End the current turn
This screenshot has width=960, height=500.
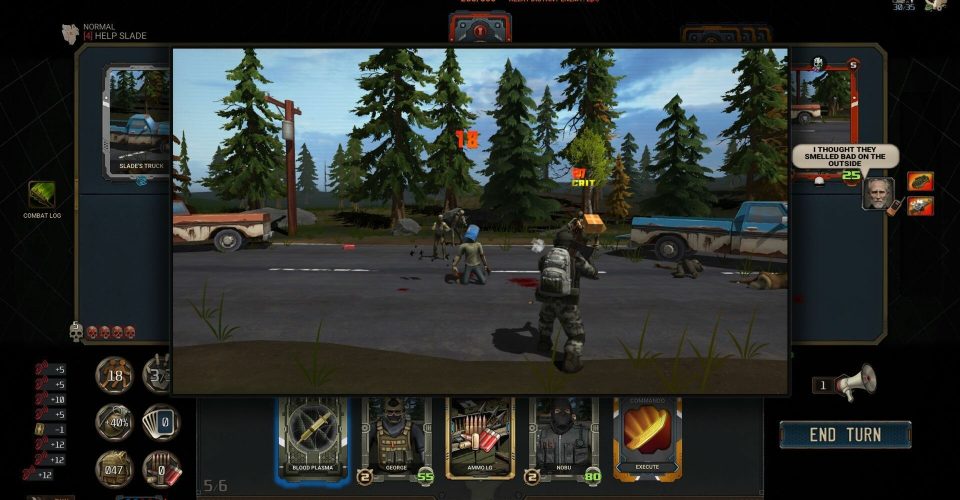(845, 434)
